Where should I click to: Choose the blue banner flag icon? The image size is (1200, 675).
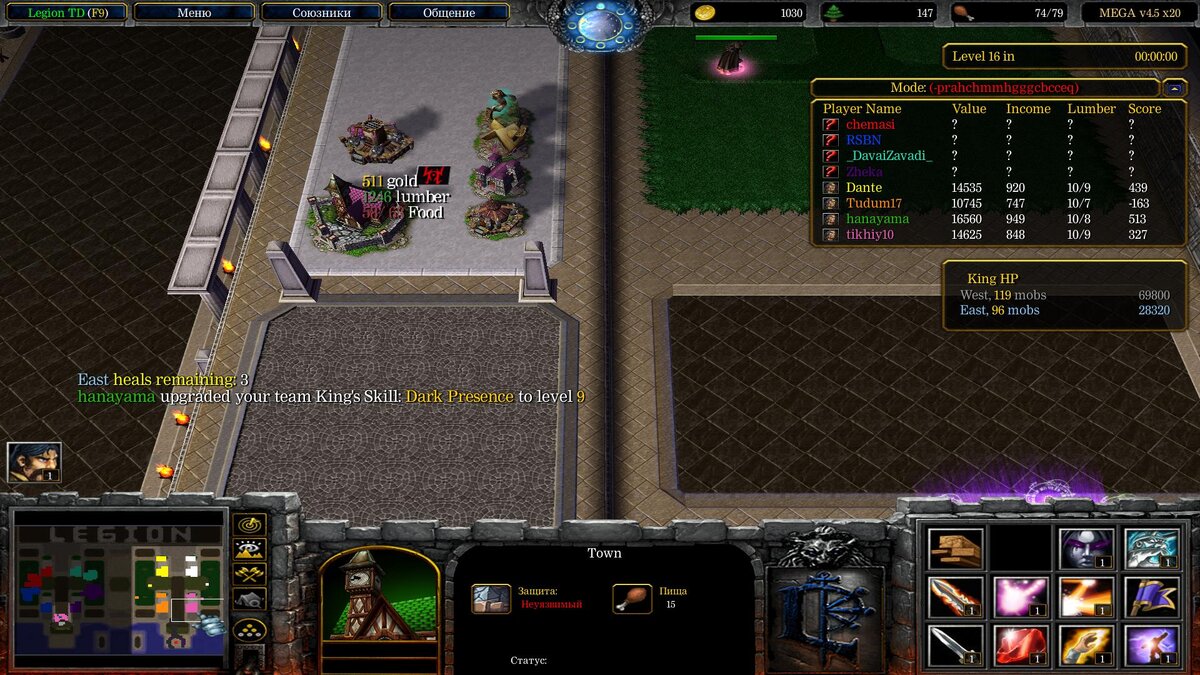(x=1151, y=597)
